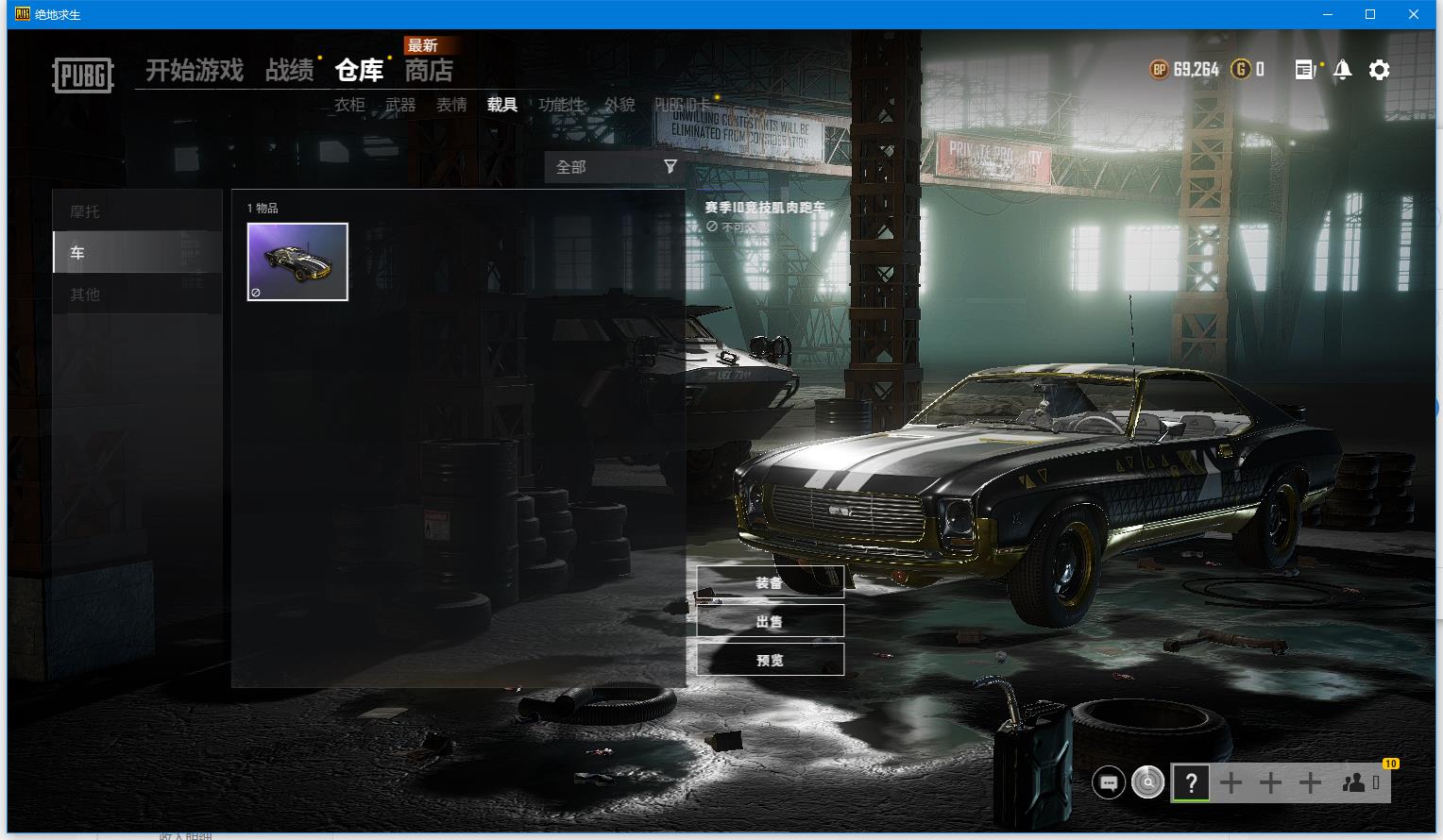
Task: Click the 出售 sell button
Action: [770, 621]
